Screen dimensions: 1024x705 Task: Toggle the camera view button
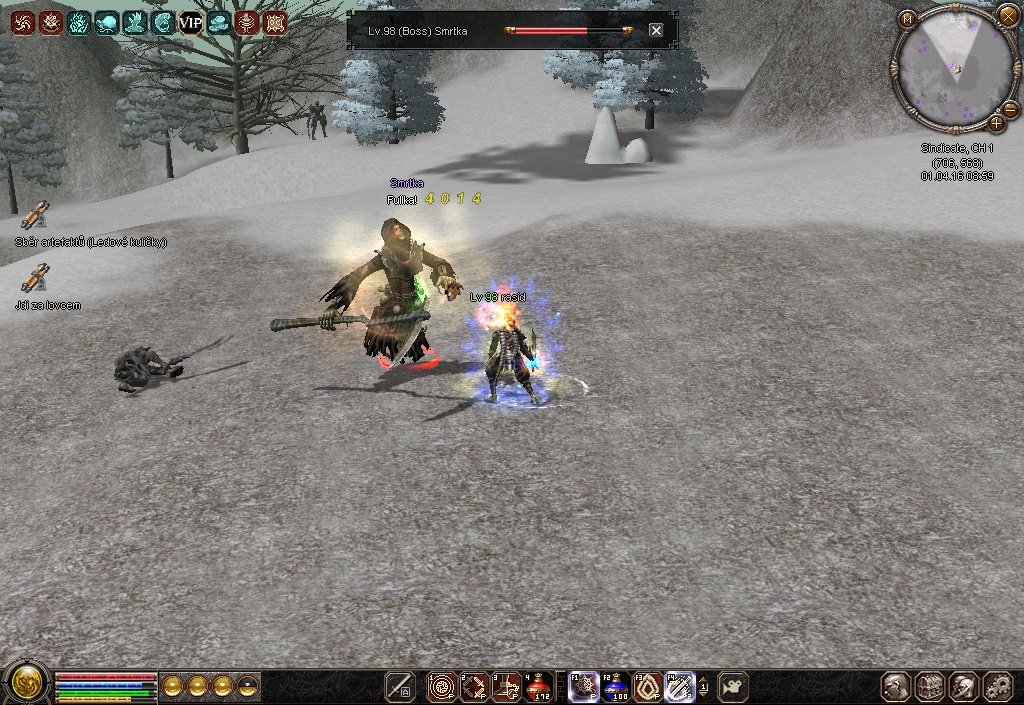pos(733,686)
